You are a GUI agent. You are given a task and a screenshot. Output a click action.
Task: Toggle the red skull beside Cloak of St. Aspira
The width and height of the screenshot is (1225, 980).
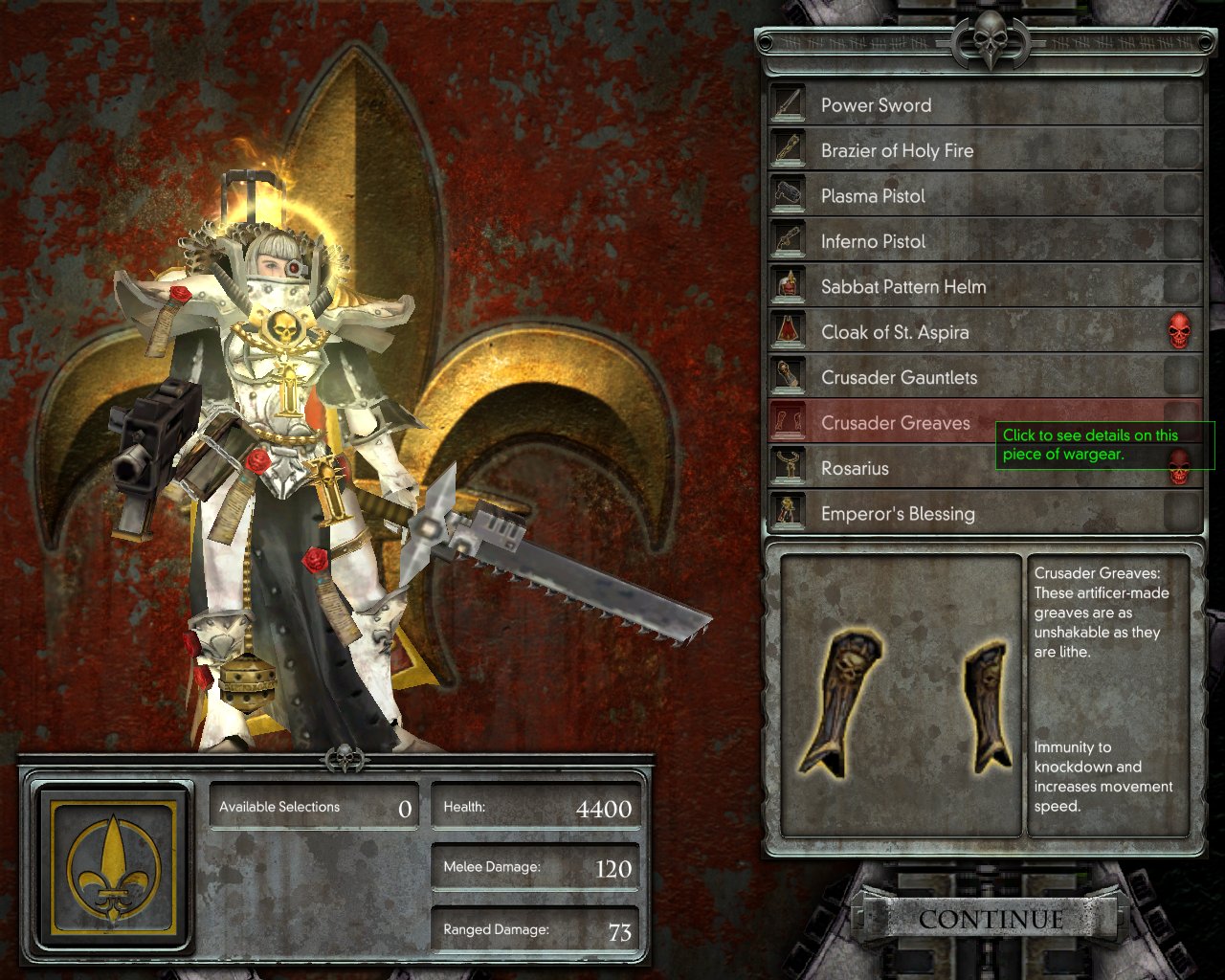point(1182,329)
